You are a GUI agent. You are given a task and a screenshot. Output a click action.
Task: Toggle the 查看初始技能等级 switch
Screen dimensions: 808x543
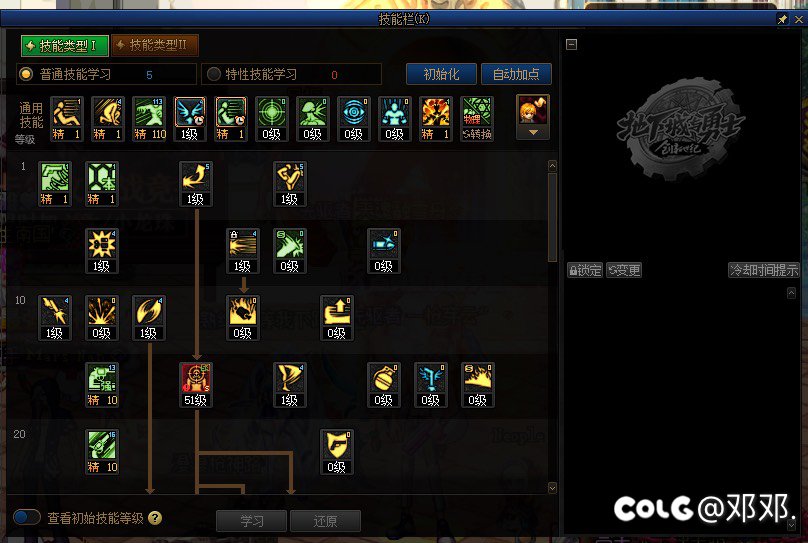point(27,518)
